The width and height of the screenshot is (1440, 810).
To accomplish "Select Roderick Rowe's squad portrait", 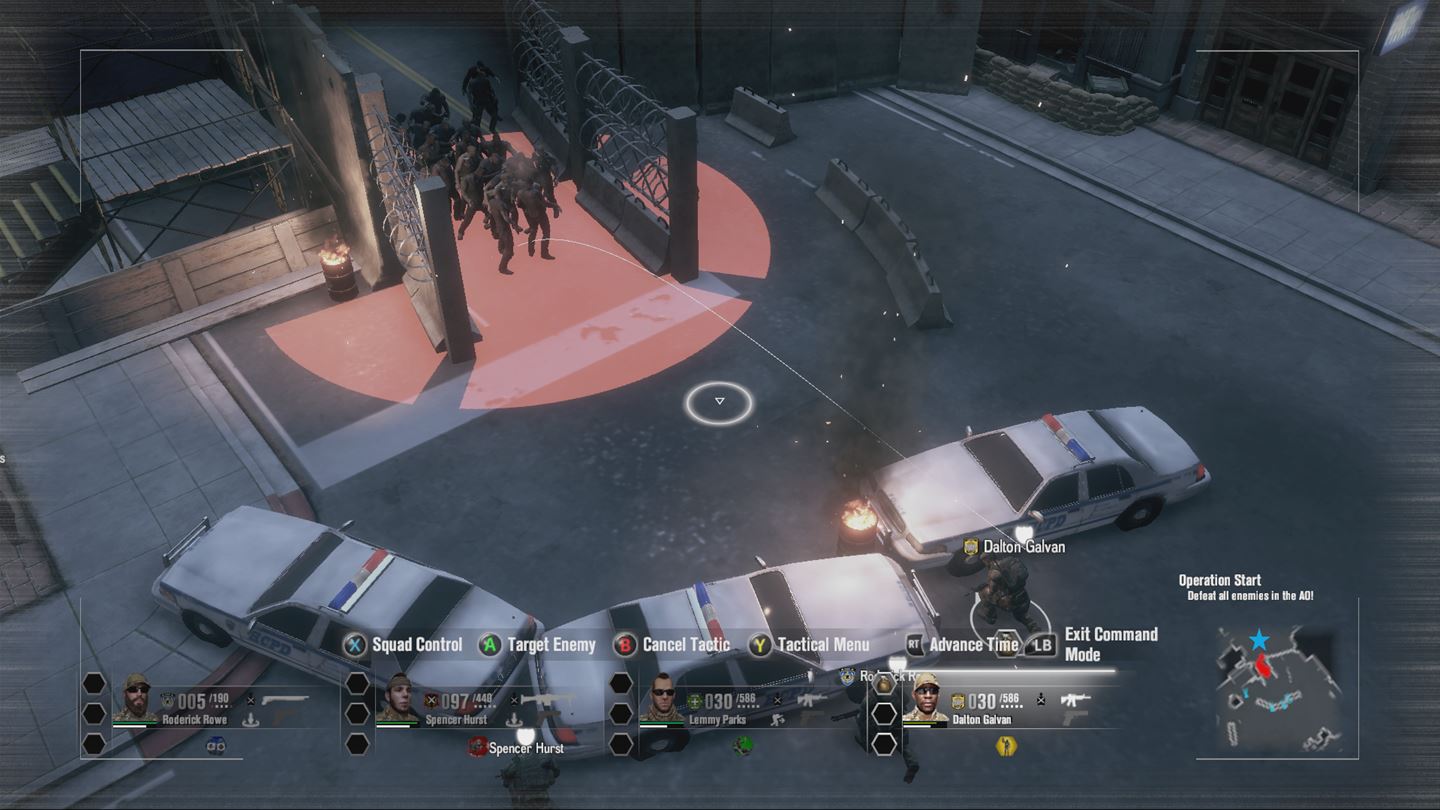I will (136, 697).
